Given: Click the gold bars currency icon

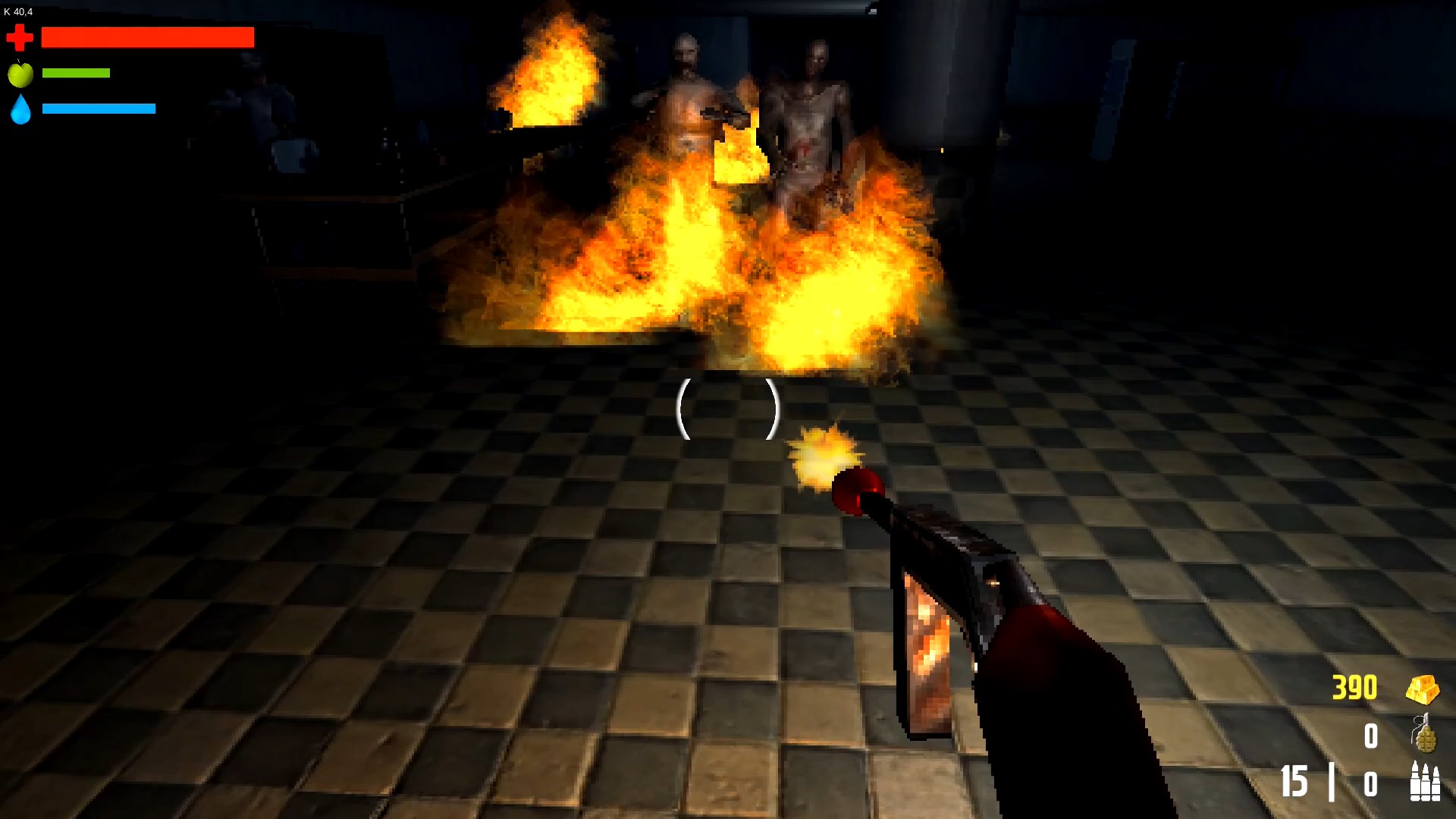Looking at the screenshot, I should 1424,688.
